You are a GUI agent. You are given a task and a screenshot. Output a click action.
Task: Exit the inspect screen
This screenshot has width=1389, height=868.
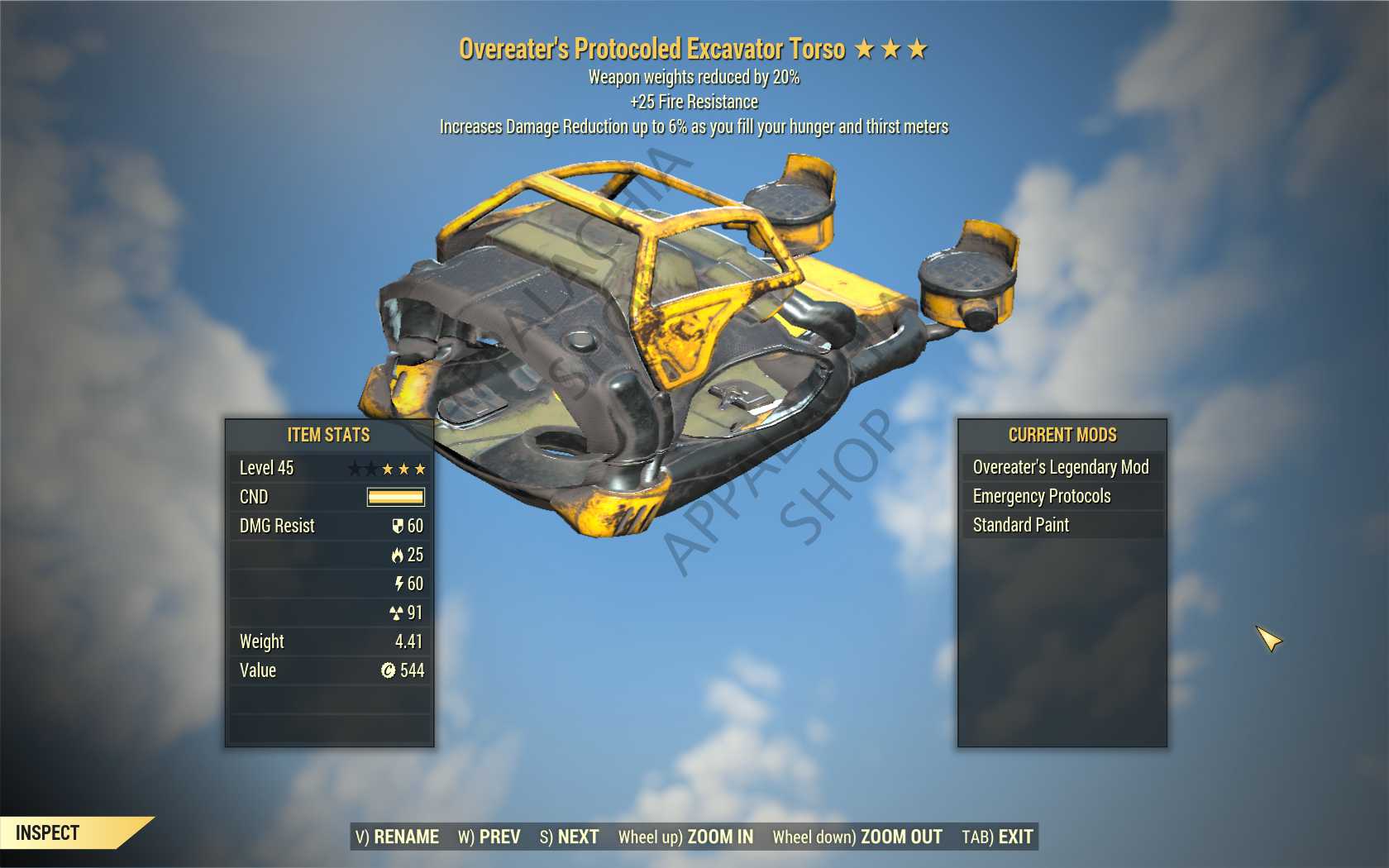(997, 837)
